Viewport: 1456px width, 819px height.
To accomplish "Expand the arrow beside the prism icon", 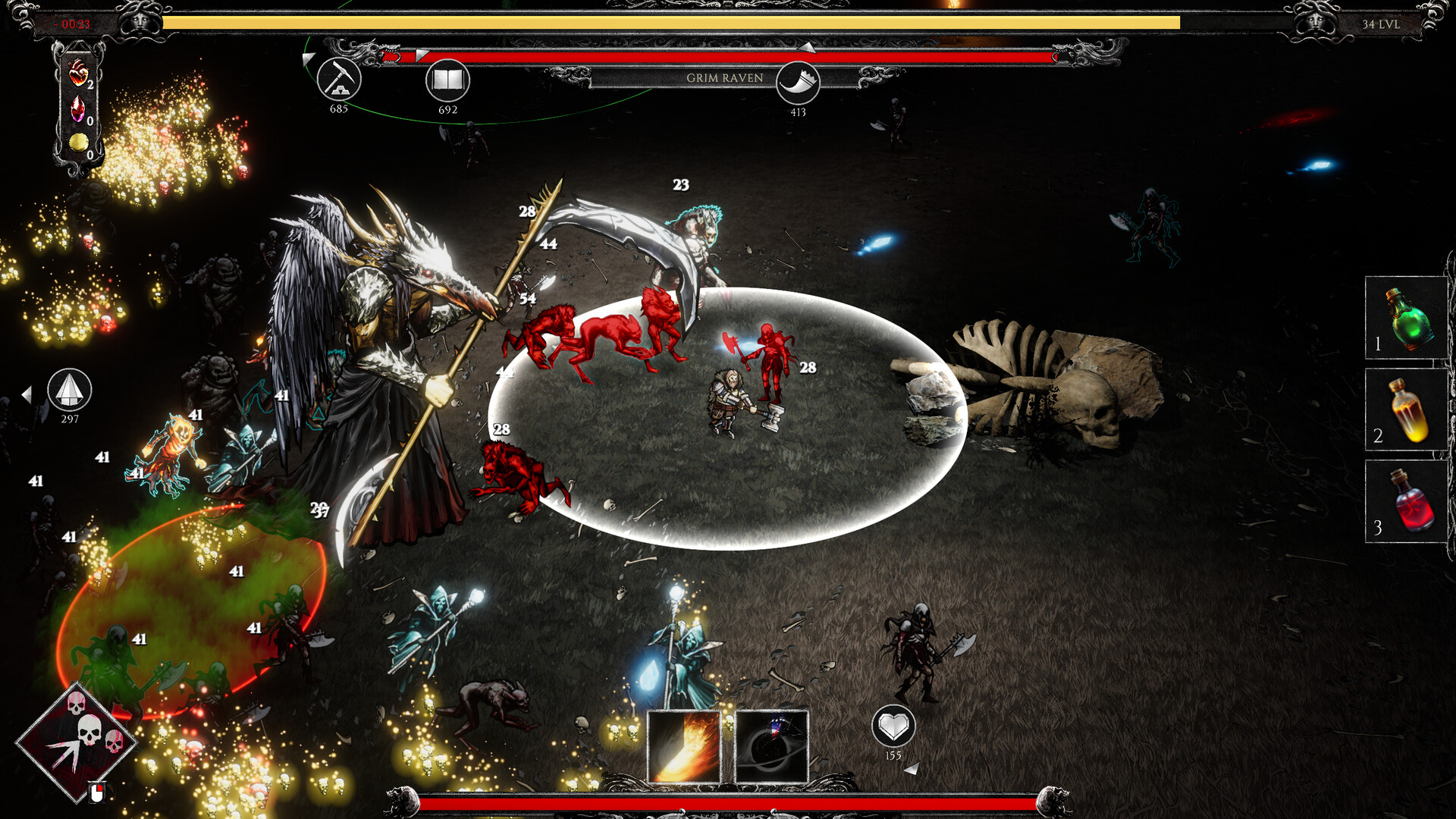I will tap(29, 394).
